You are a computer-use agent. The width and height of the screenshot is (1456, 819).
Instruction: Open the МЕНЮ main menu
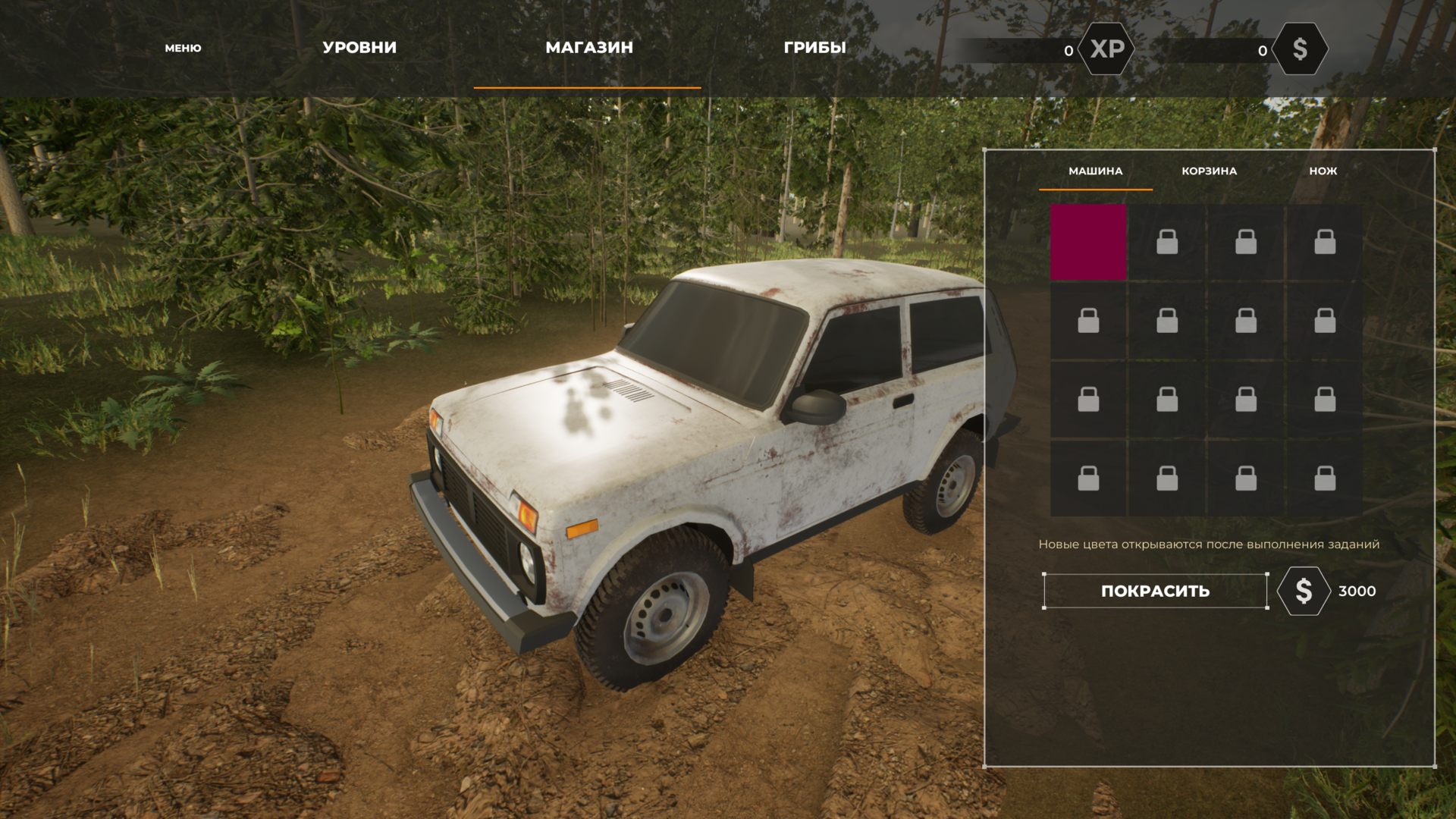[x=183, y=48]
